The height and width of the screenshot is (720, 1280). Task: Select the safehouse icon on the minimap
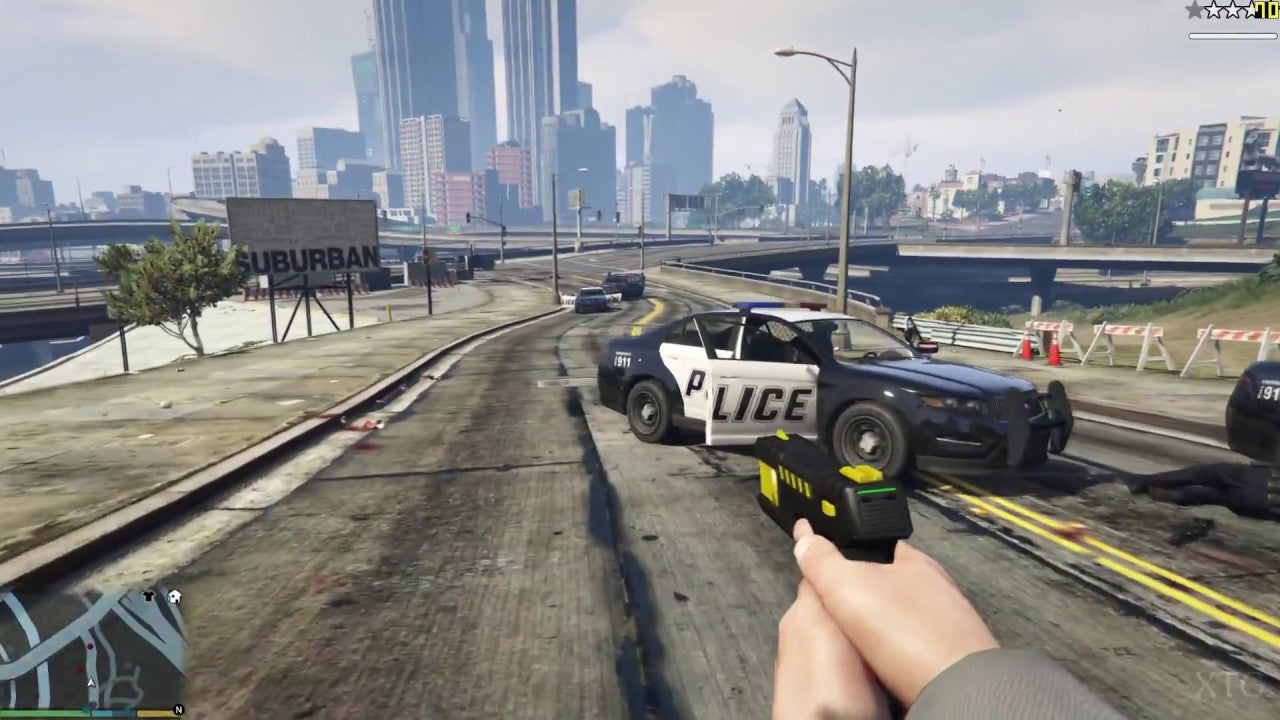point(175,596)
